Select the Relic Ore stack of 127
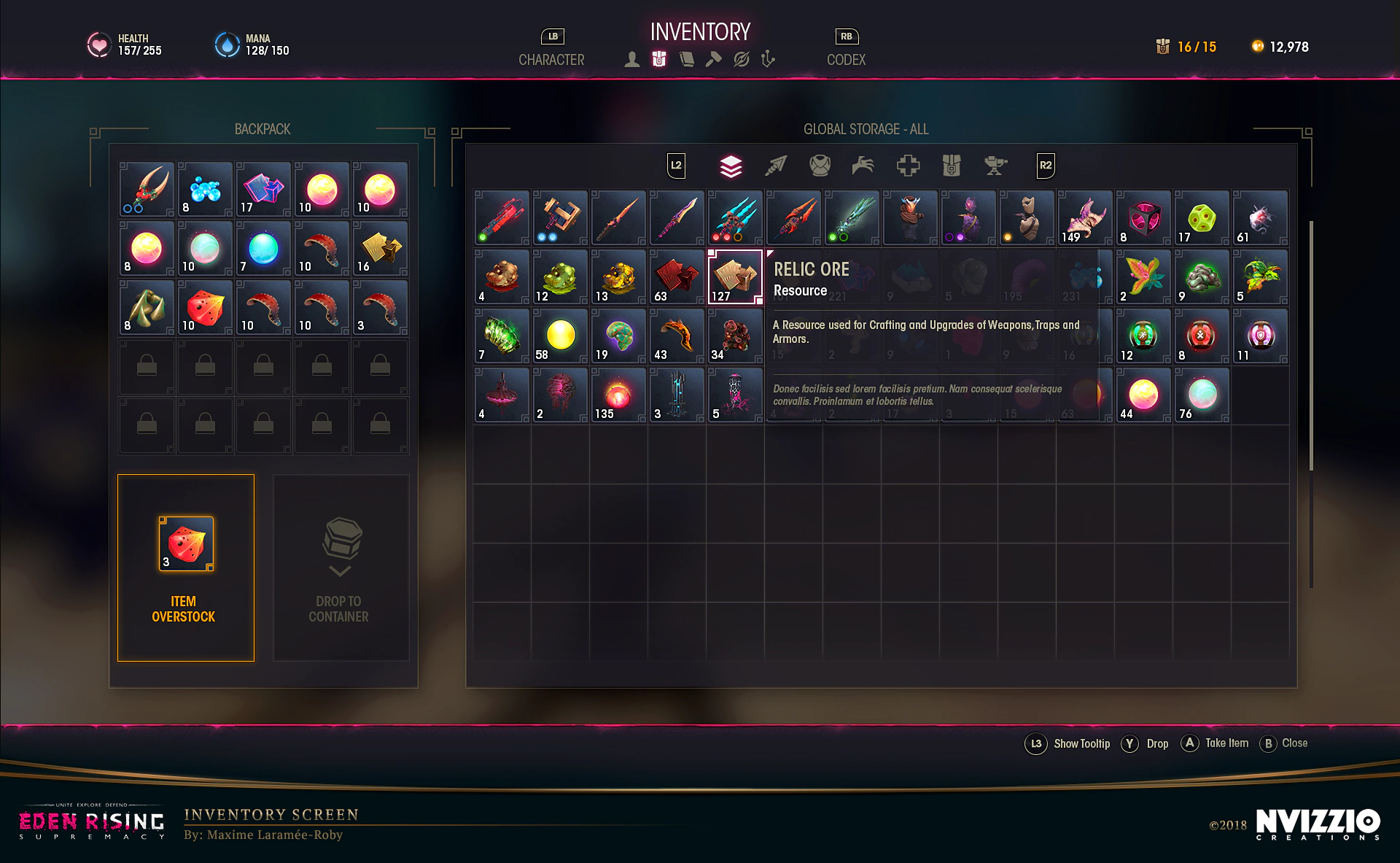 (x=735, y=277)
